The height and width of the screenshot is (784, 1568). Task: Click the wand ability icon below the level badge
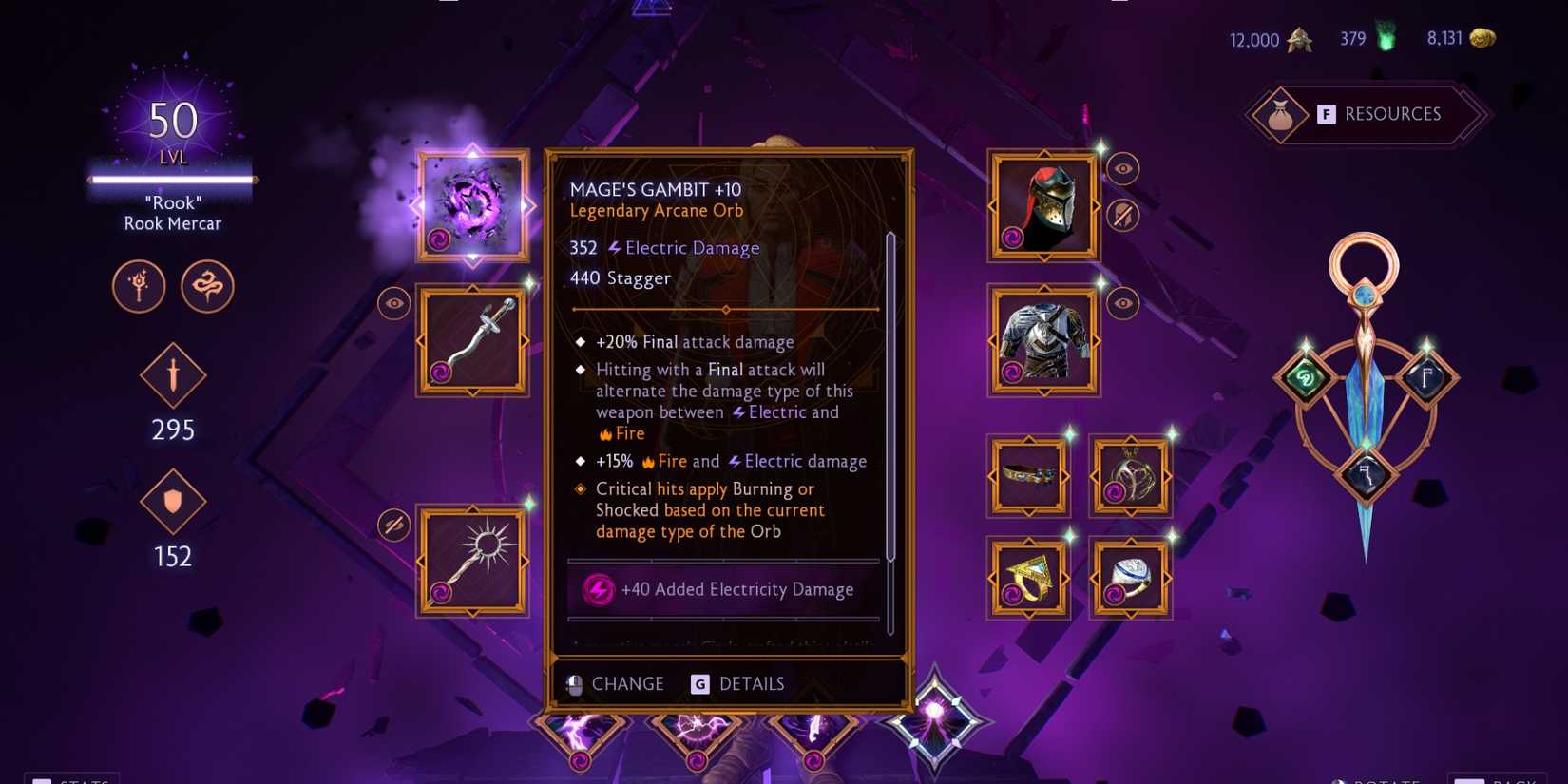coord(139,286)
